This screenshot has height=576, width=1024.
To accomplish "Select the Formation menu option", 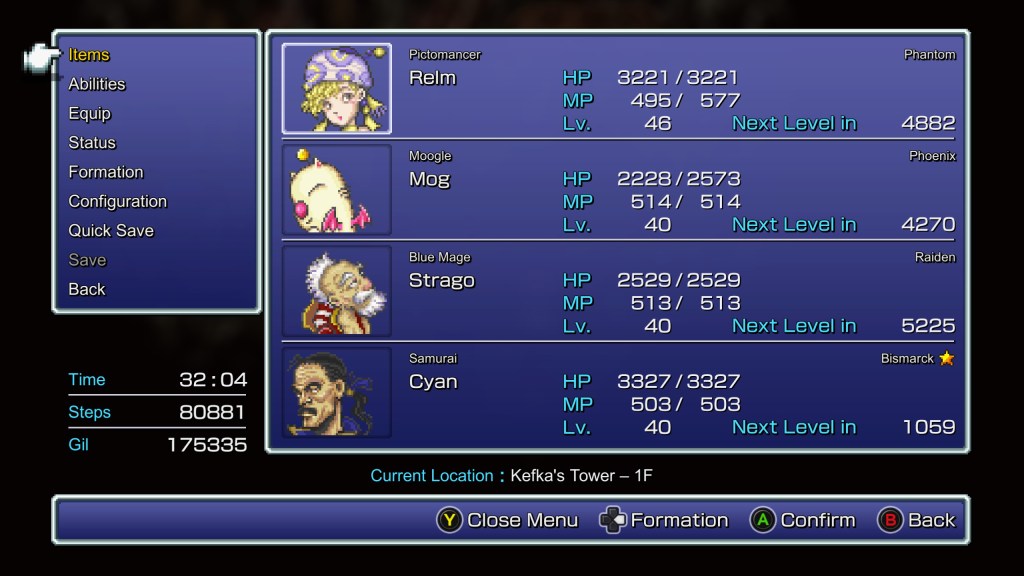I will coord(106,172).
